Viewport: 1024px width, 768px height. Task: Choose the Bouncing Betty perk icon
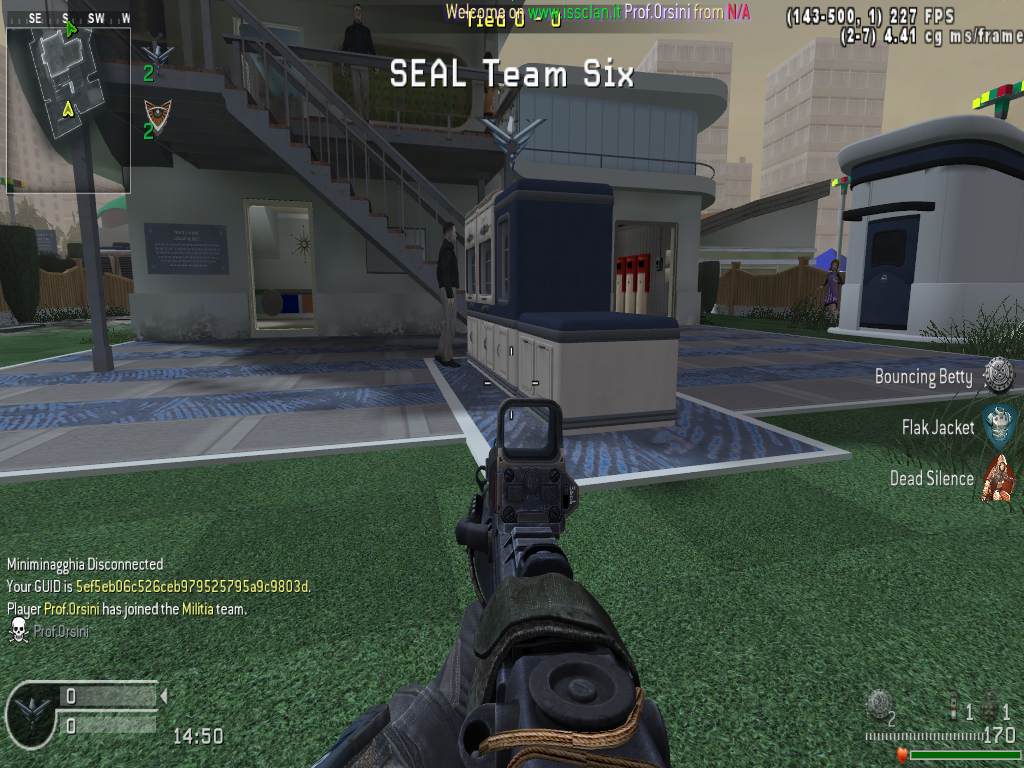pyautogui.click(x=998, y=375)
